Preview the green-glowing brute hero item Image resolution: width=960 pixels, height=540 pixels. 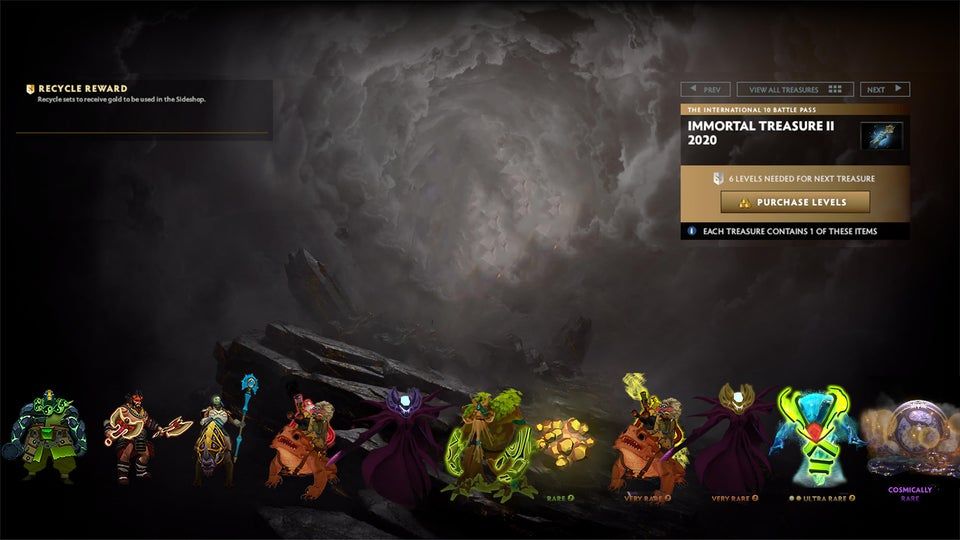[41, 439]
